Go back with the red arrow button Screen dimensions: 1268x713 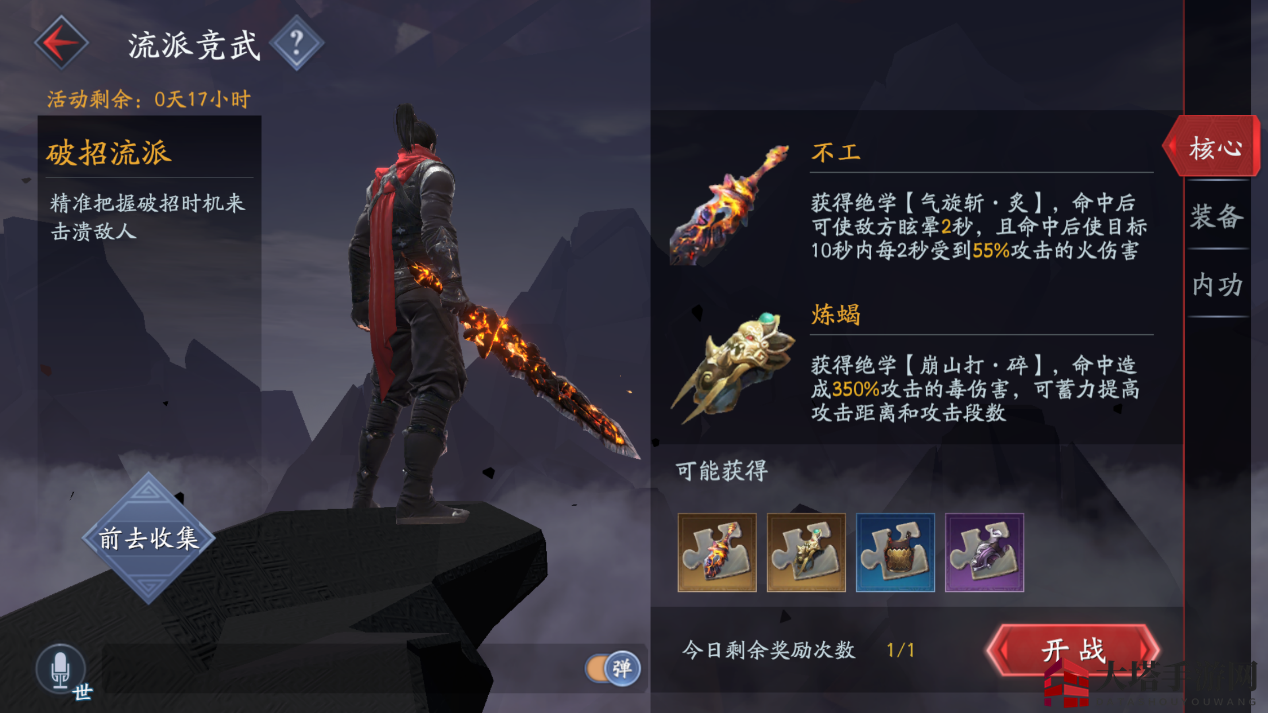point(61,43)
